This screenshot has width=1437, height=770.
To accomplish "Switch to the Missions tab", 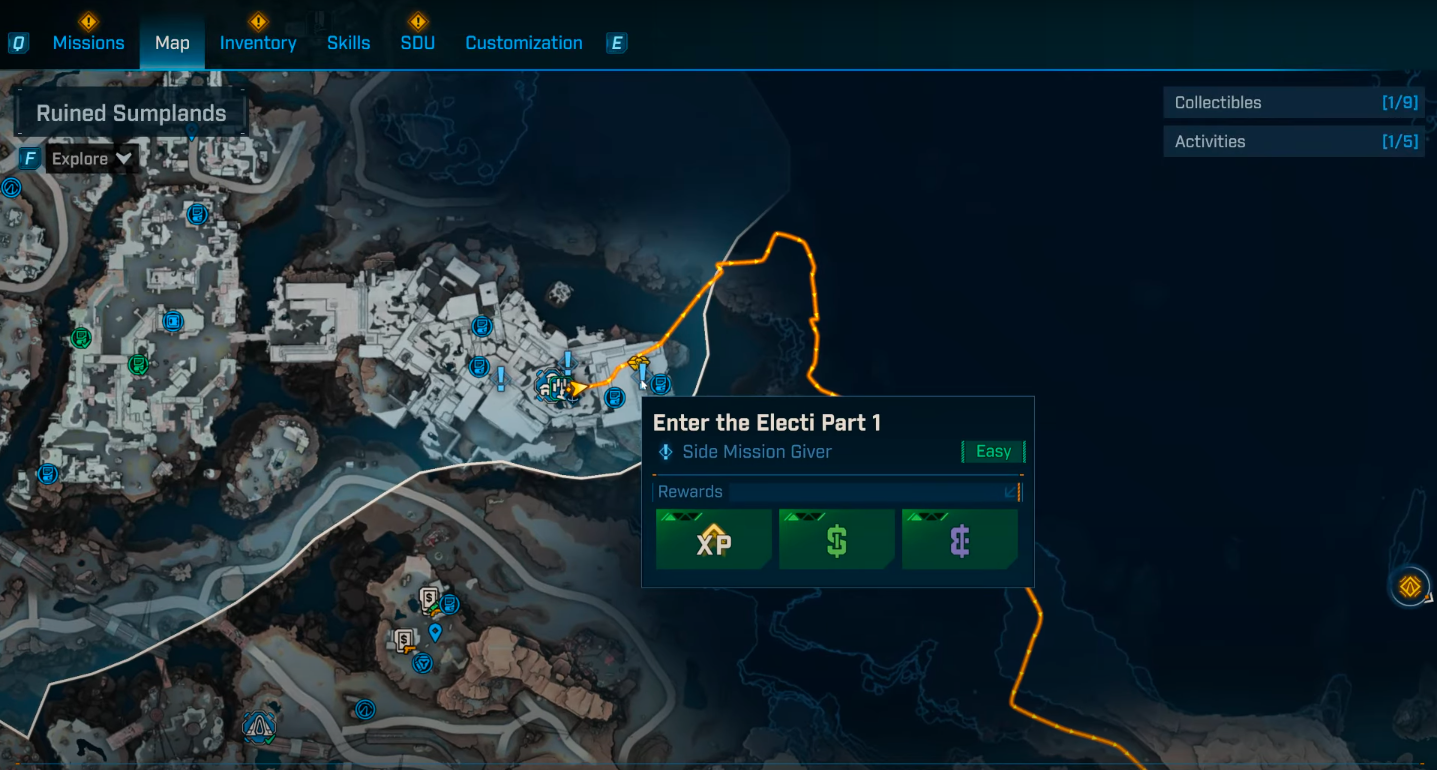I will tap(88, 43).
